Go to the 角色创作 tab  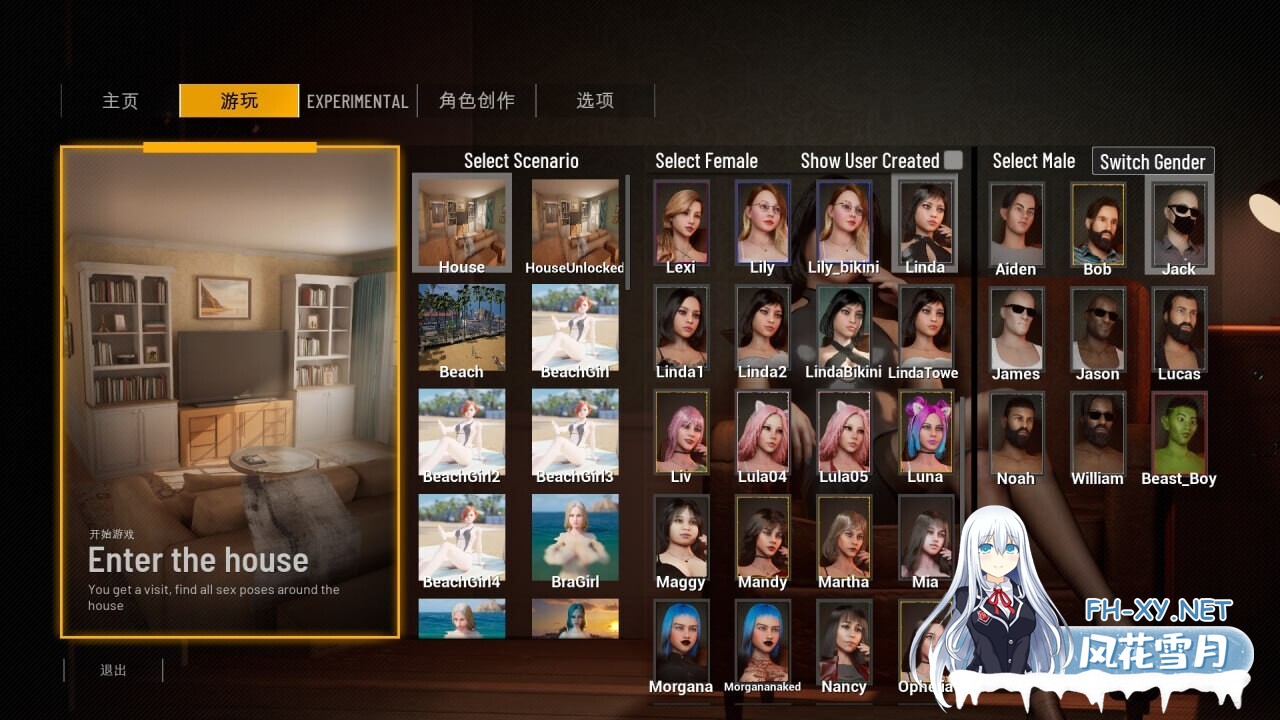pyautogui.click(x=476, y=101)
